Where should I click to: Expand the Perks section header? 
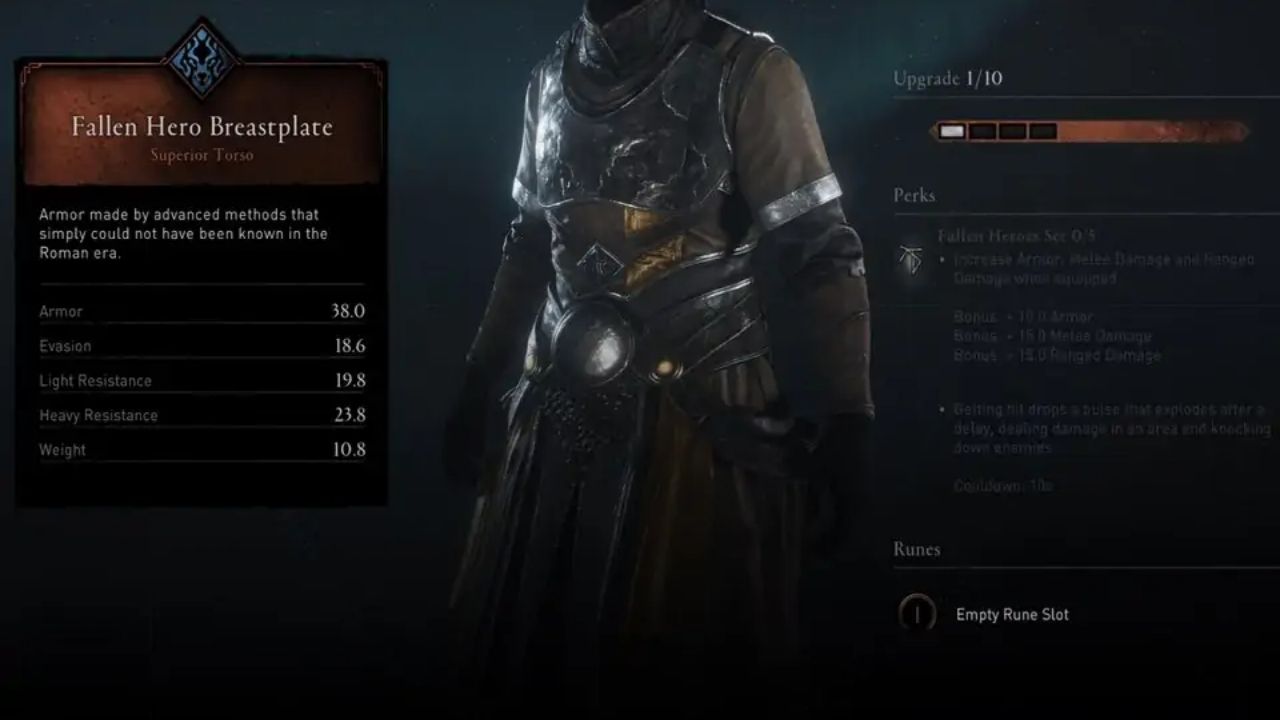coord(913,195)
